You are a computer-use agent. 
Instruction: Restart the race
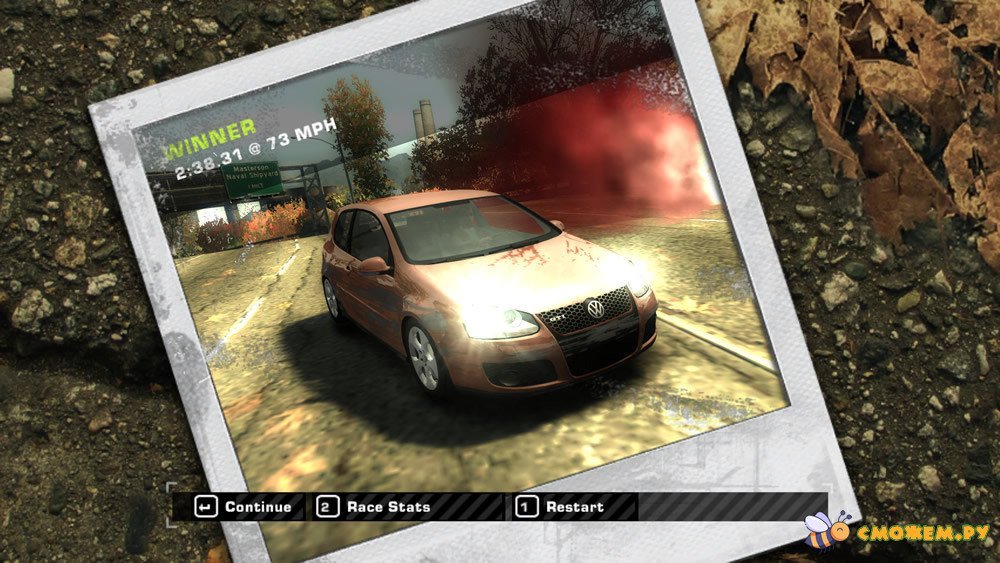(x=562, y=507)
